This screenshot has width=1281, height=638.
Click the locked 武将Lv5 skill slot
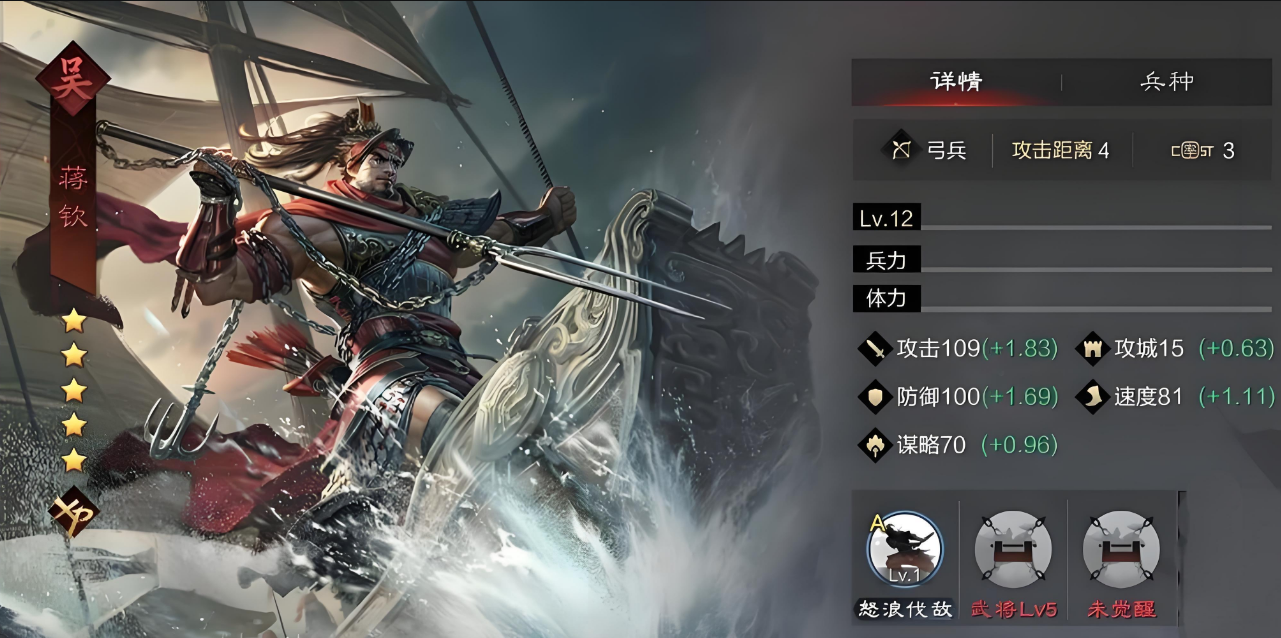[1013, 550]
